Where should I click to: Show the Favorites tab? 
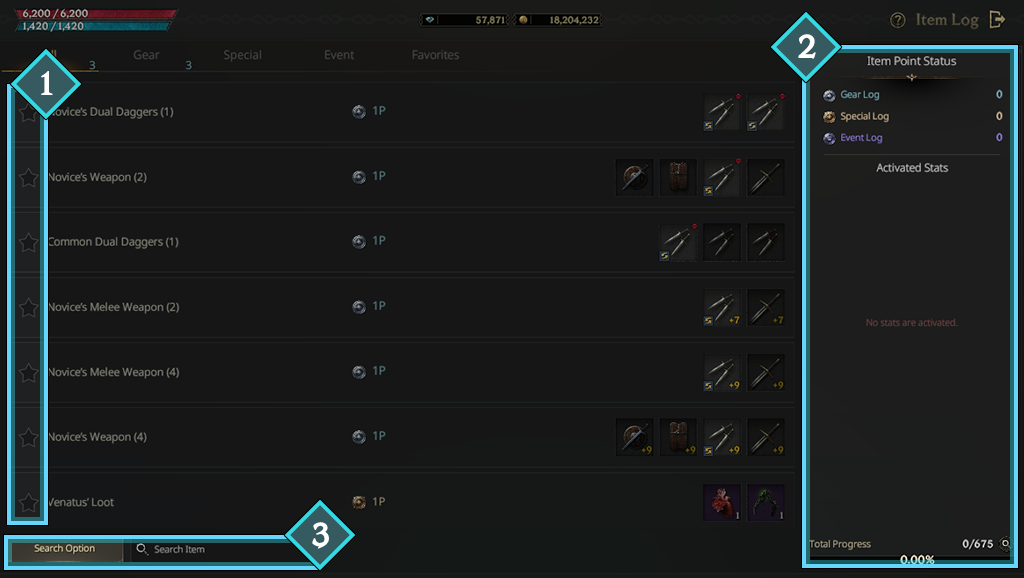[x=435, y=55]
